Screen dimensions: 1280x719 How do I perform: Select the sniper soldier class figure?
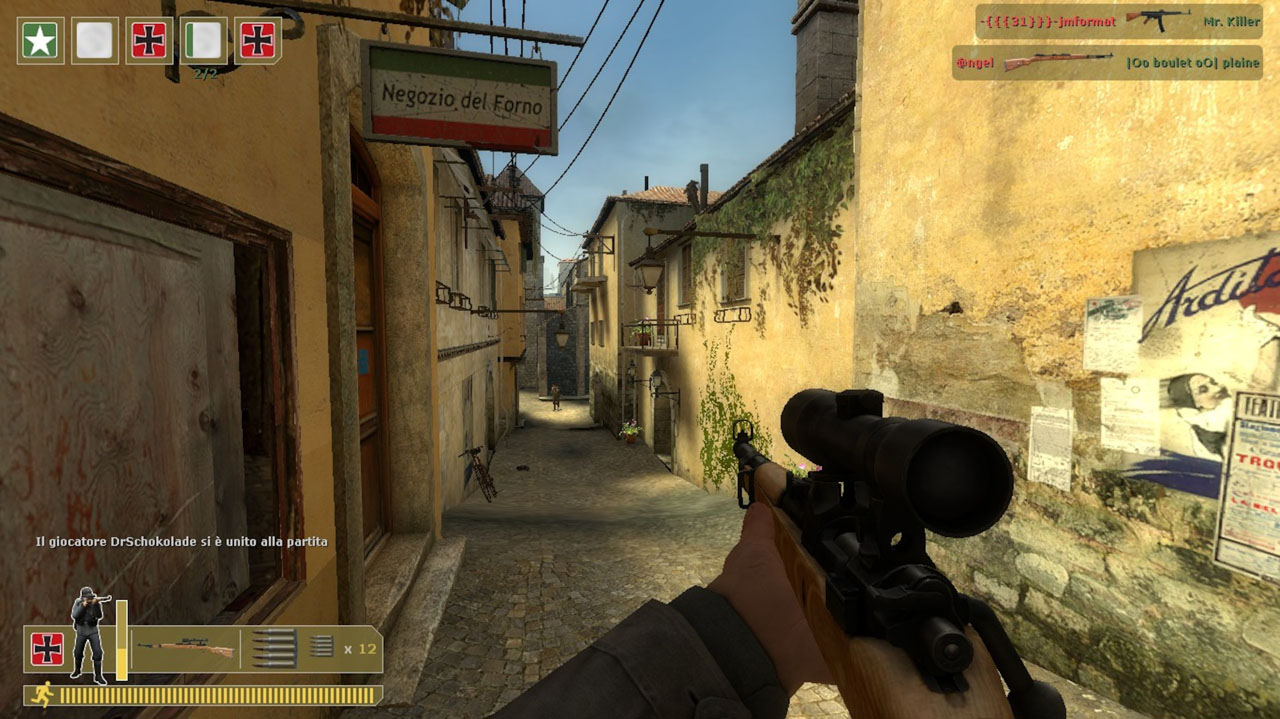pyautogui.click(x=87, y=632)
